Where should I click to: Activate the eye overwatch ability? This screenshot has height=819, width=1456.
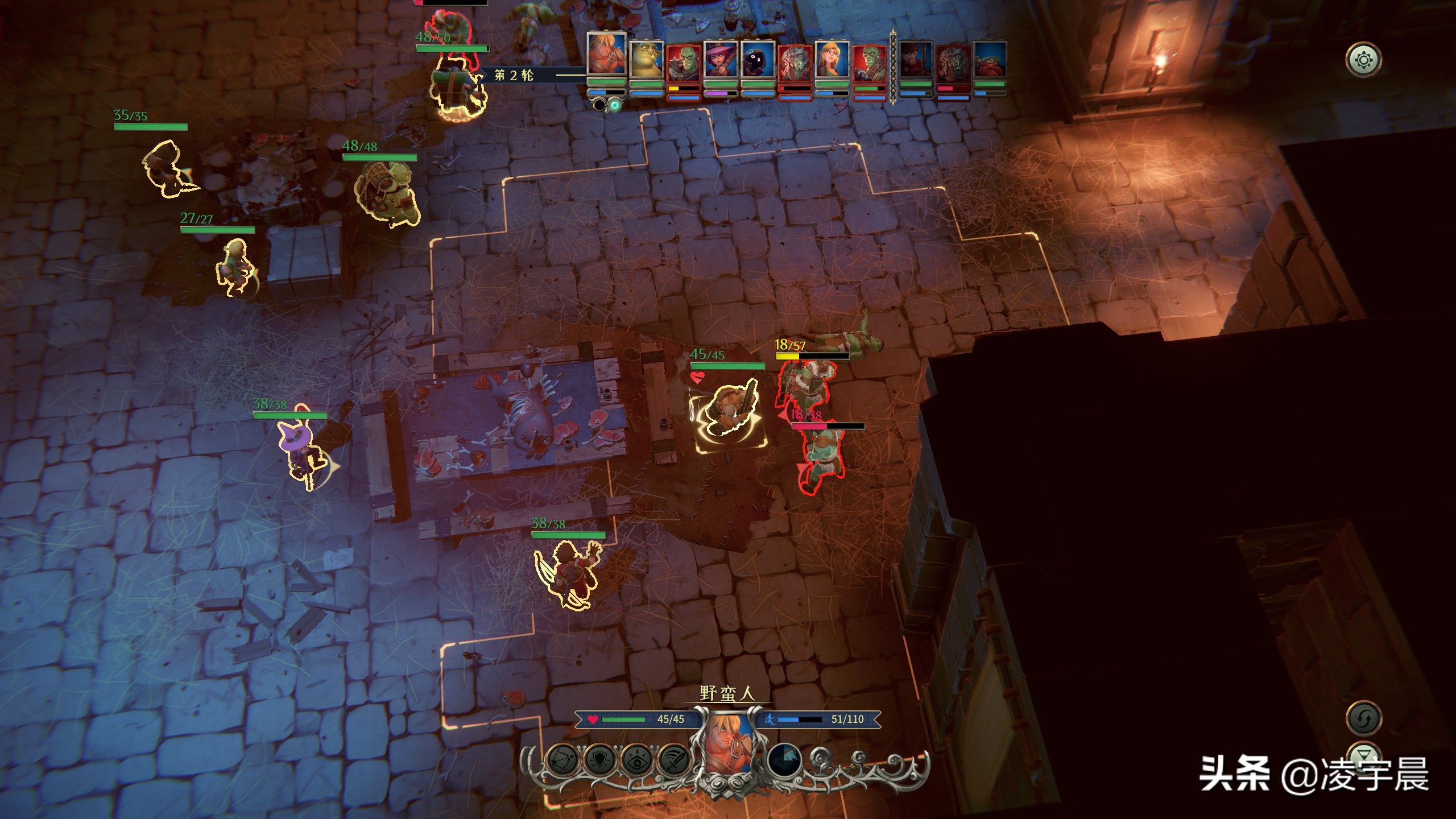(x=637, y=759)
